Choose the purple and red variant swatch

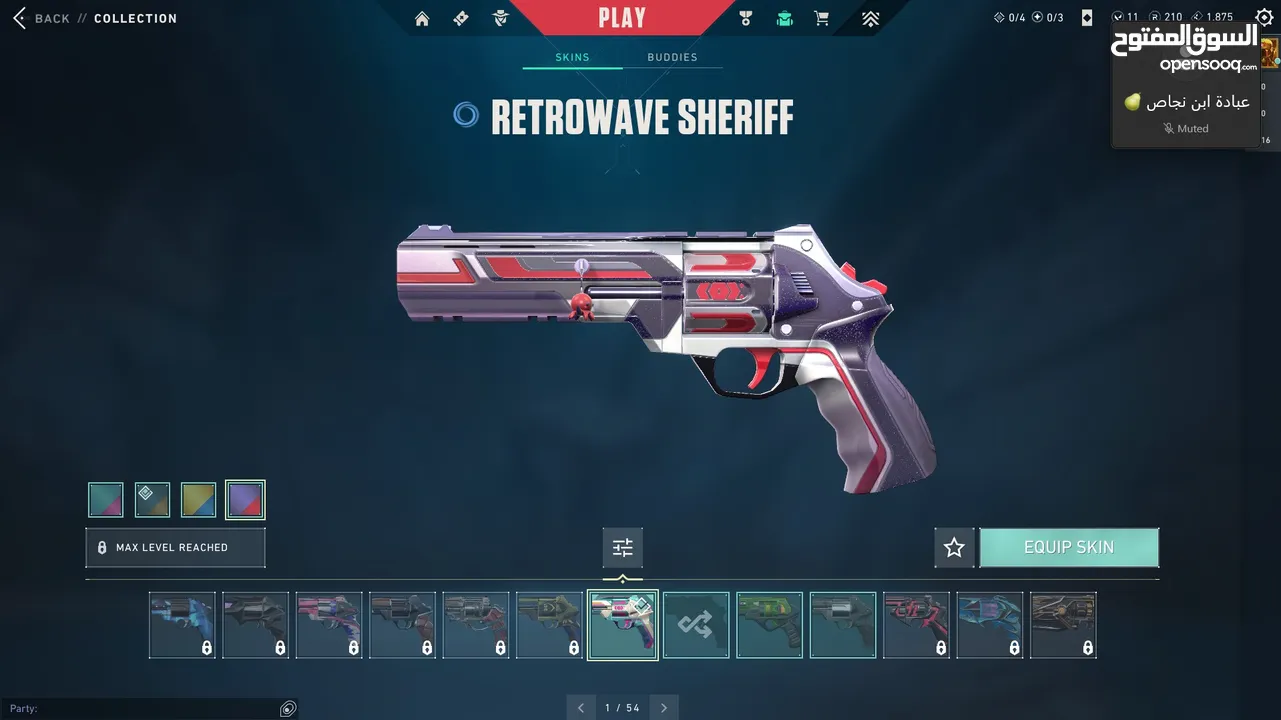tap(245, 500)
